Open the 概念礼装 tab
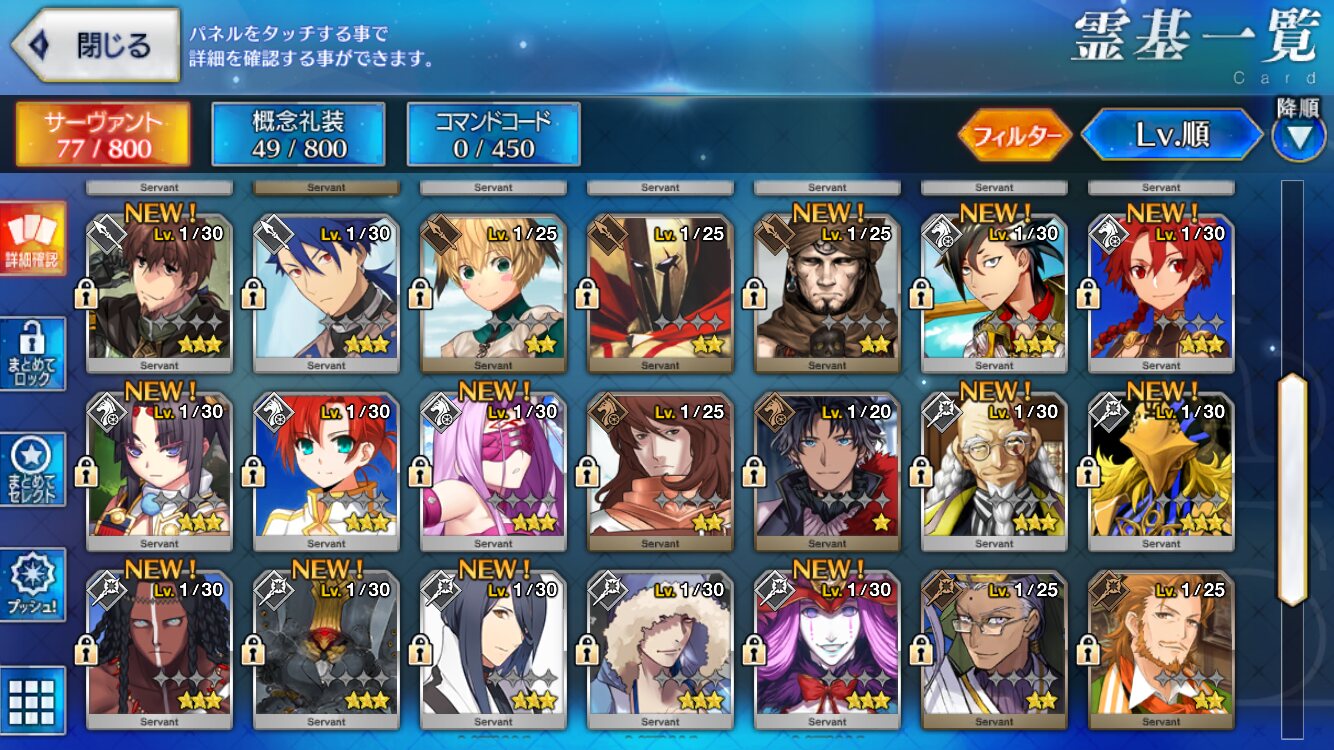1334x750 pixels. 298,135
